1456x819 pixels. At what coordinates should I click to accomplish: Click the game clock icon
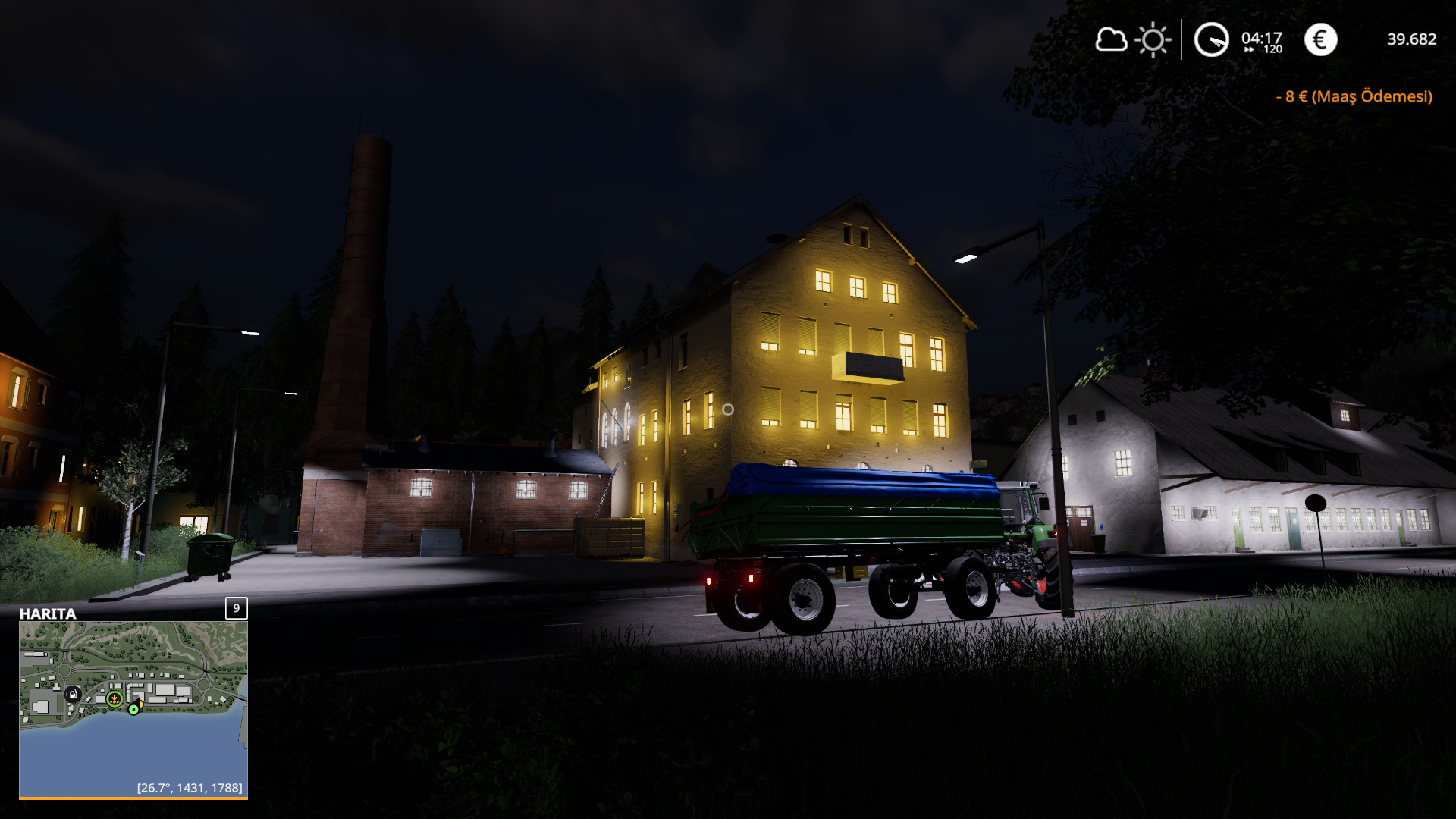tap(1211, 40)
